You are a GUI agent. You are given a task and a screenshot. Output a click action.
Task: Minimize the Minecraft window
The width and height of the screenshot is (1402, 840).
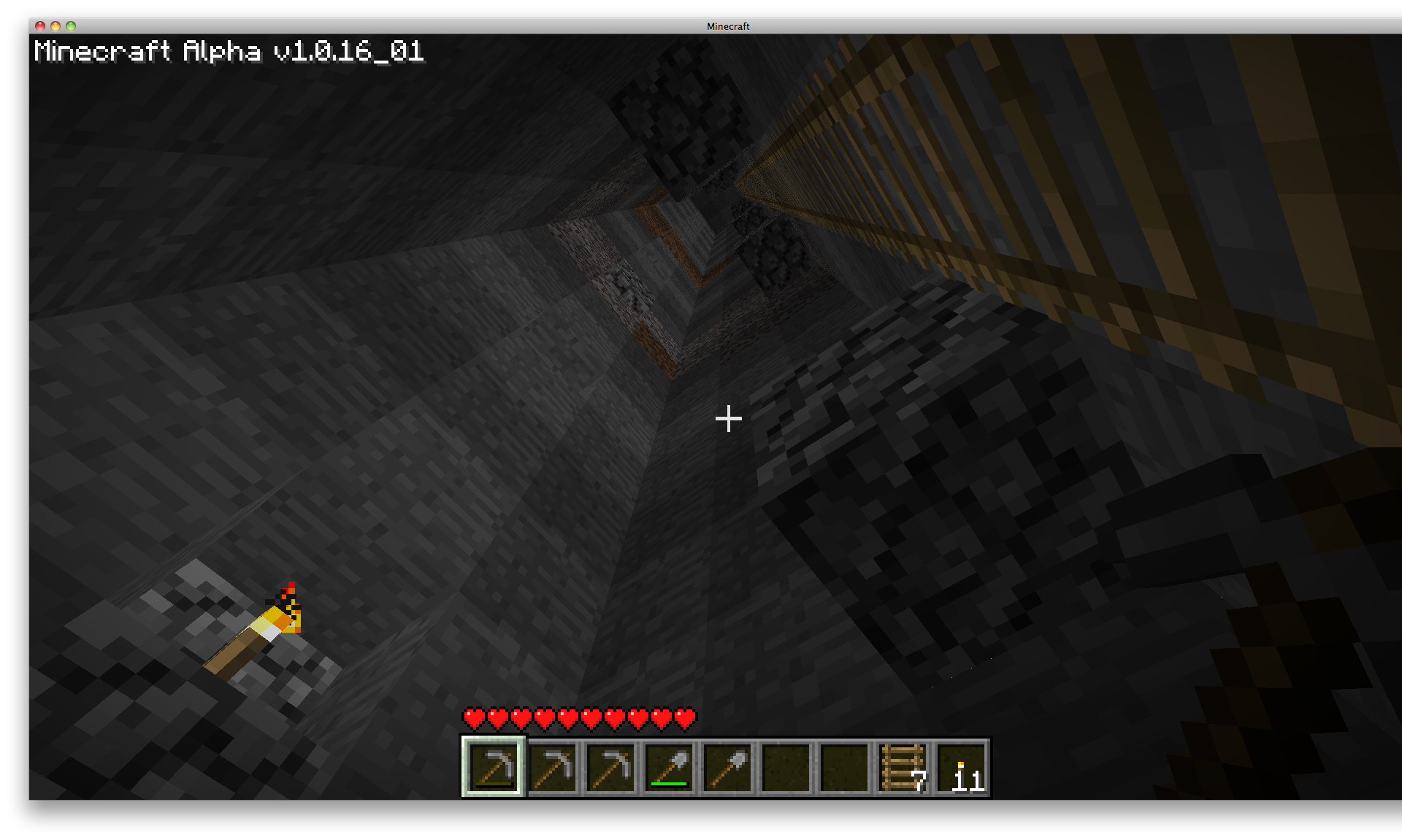[55, 26]
